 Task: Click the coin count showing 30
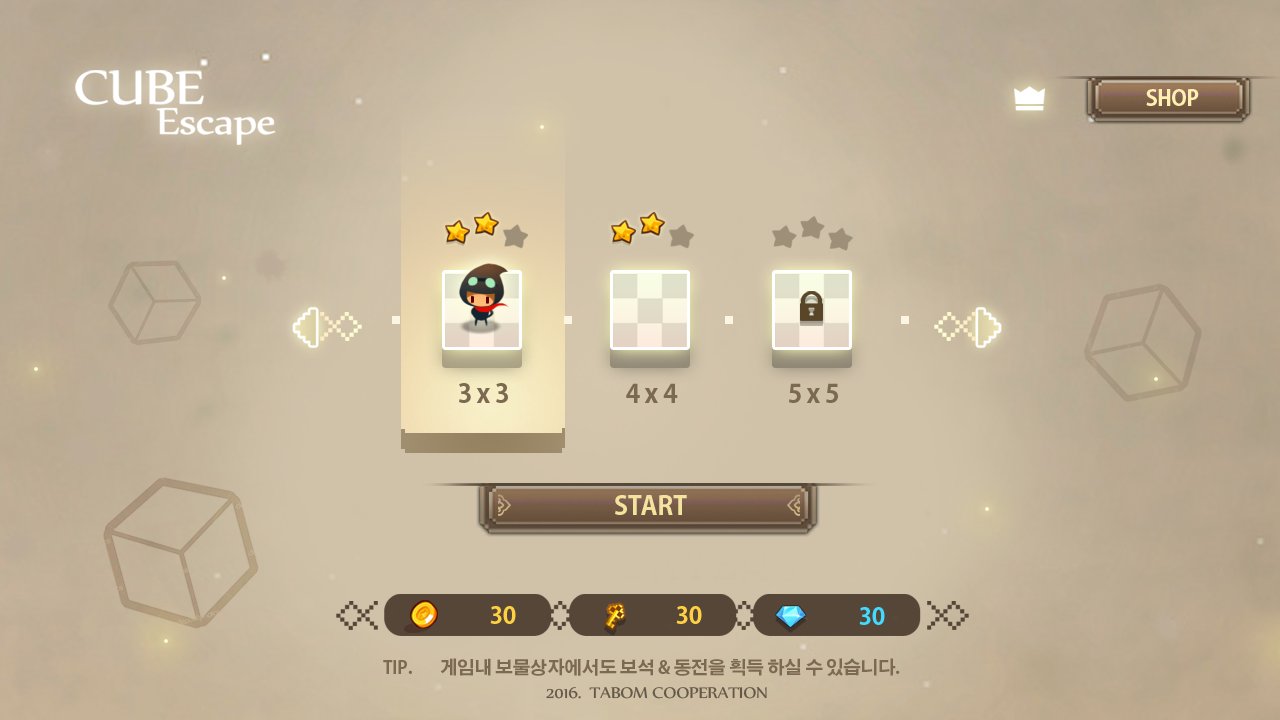click(505, 615)
